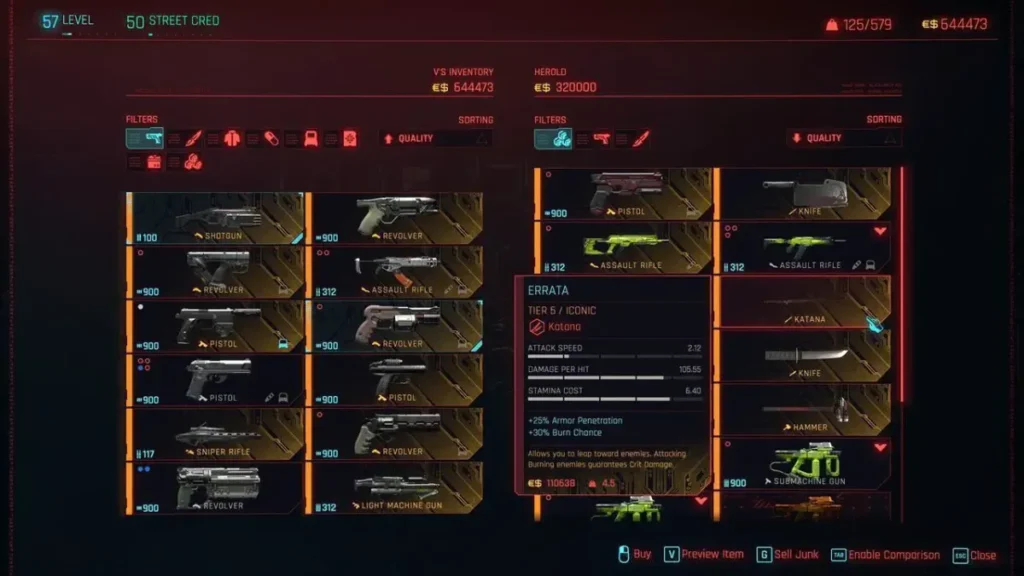Screen dimensions: 1024x576
Task: Choose the consumables pill filter
Action: coord(271,138)
